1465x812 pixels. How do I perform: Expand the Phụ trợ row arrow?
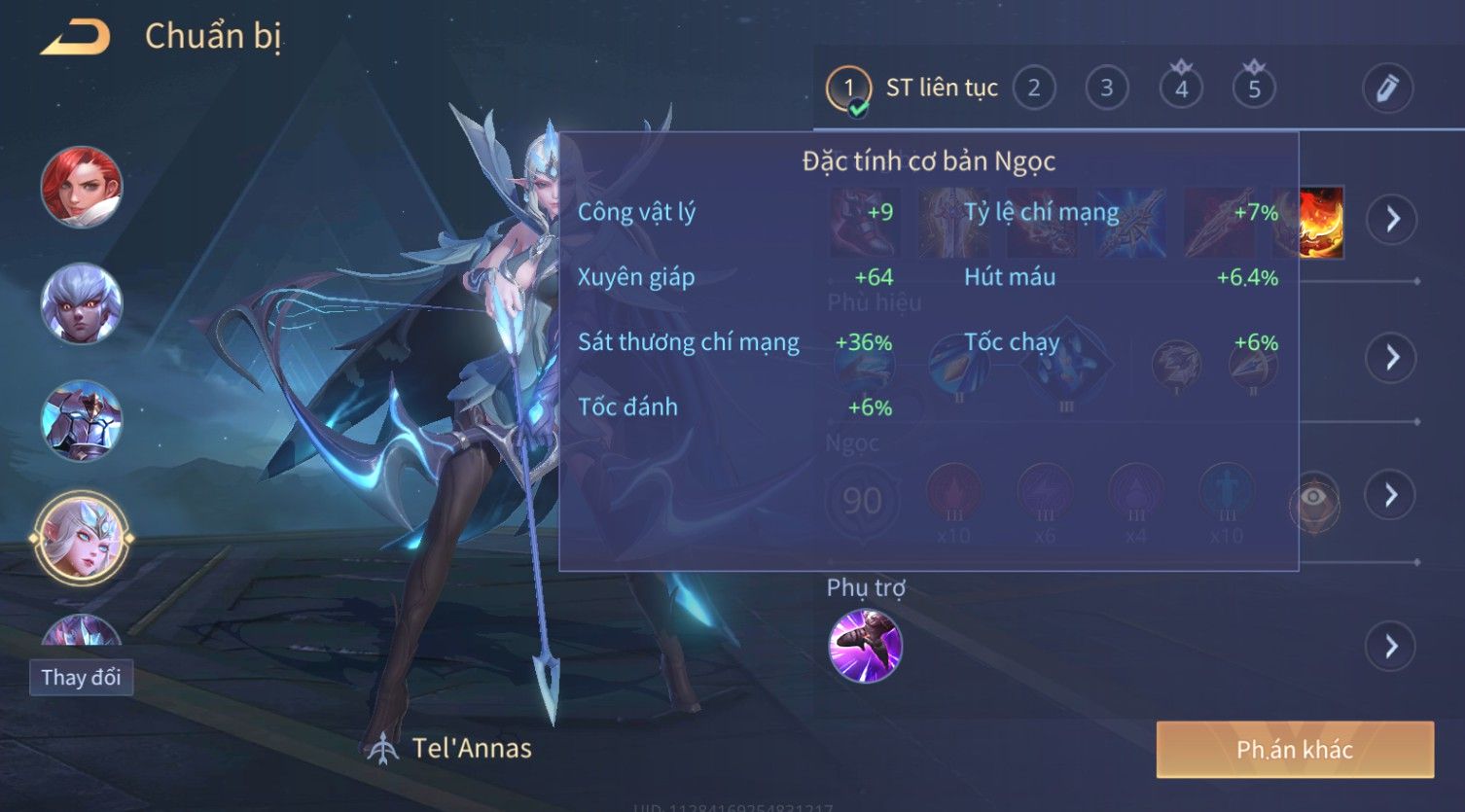[1392, 646]
